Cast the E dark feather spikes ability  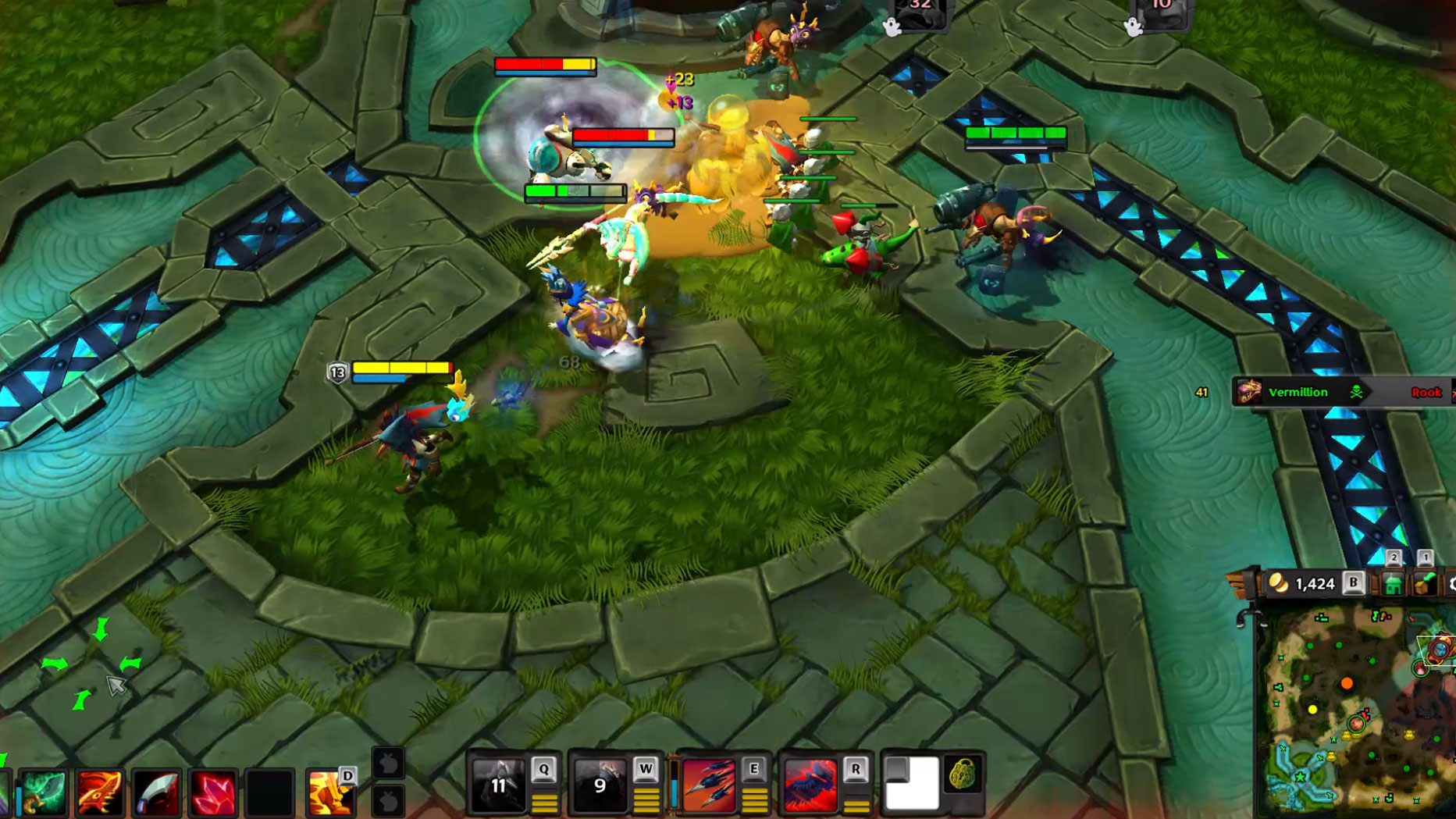pyautogui.click(x=709, y=784)
